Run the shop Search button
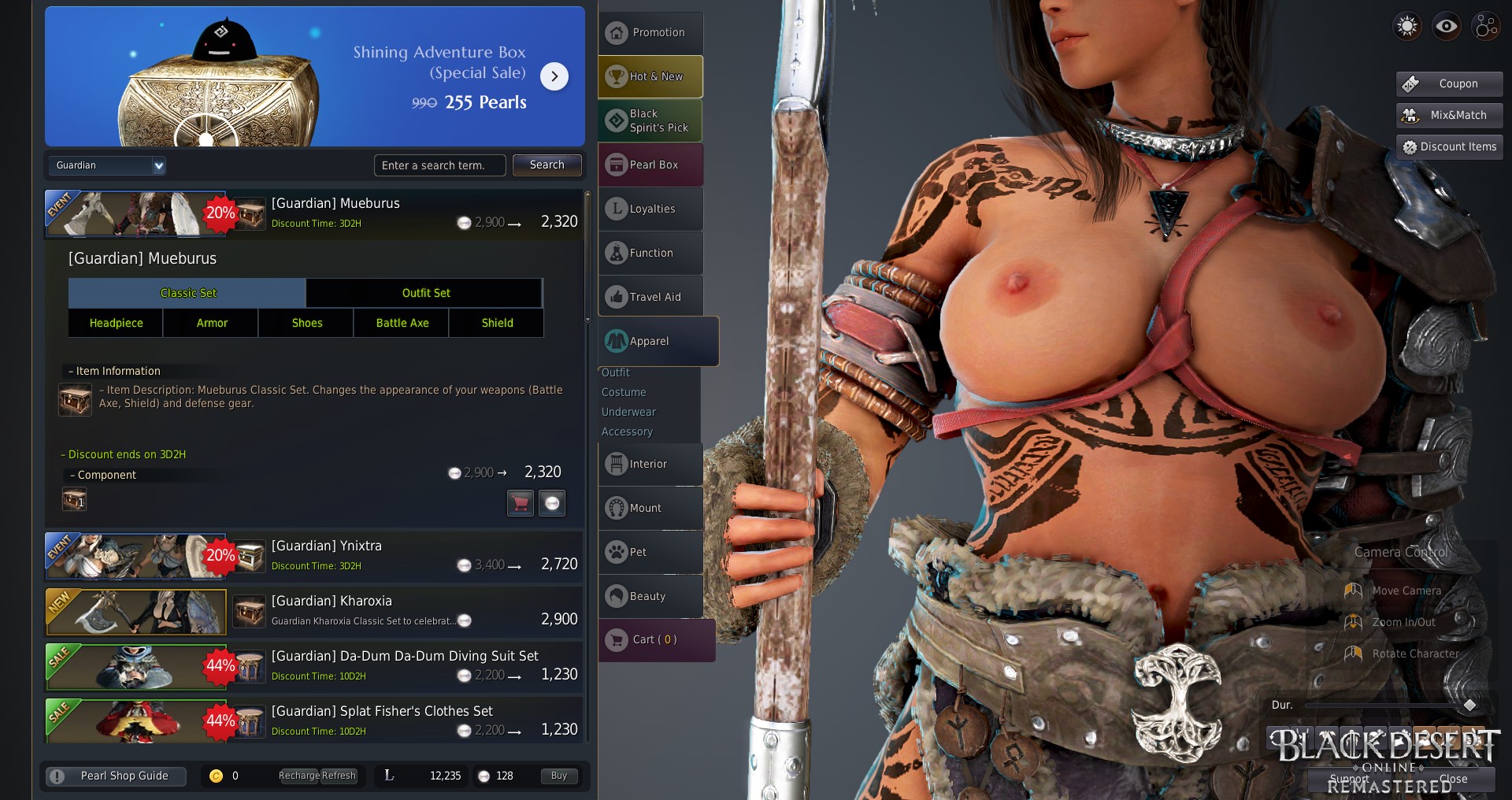Image resolution: width=1512 pixels, height=800 pixels. [x=547, y=165]
